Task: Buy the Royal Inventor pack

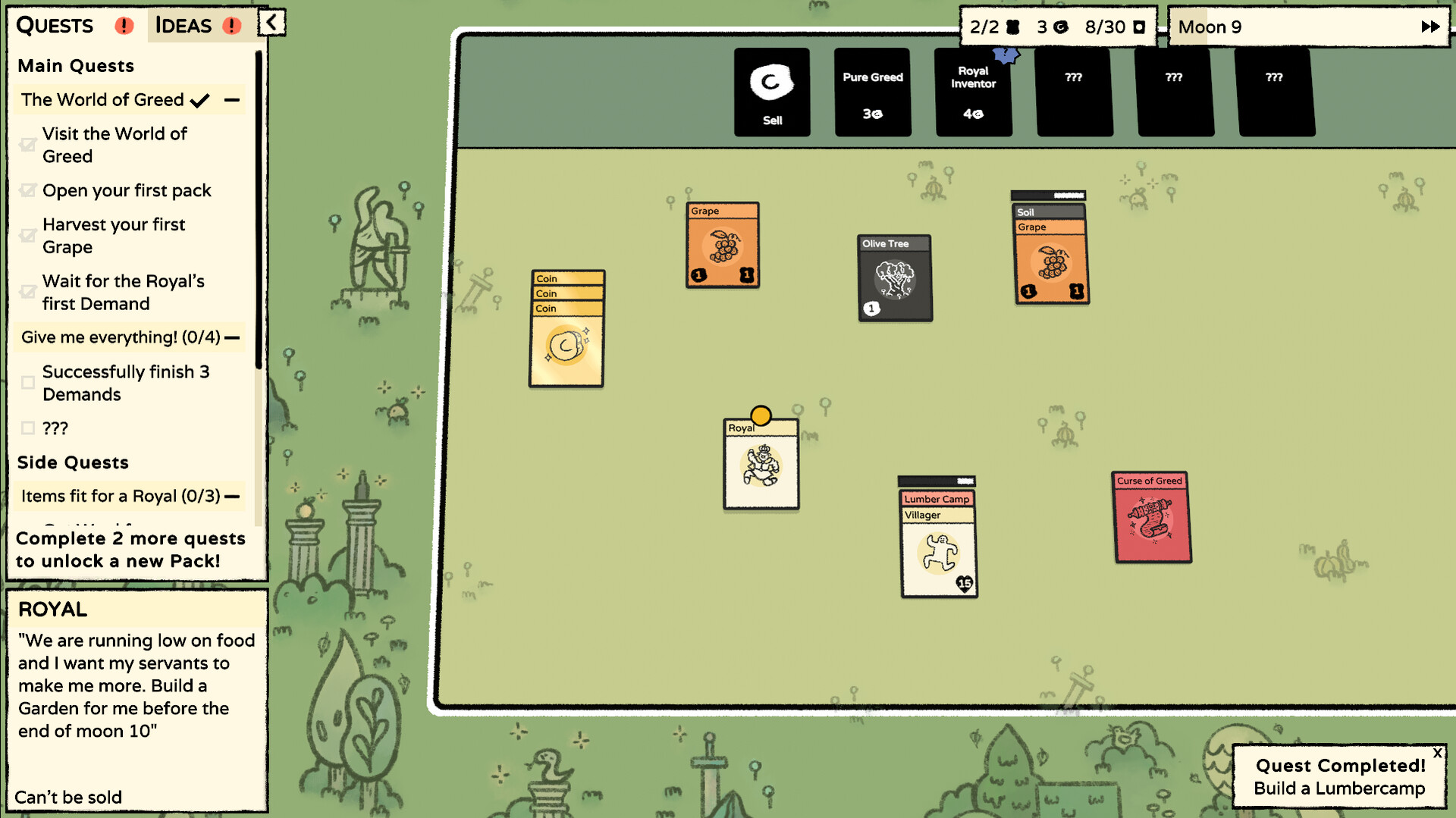Action: [x=974, y=92]
